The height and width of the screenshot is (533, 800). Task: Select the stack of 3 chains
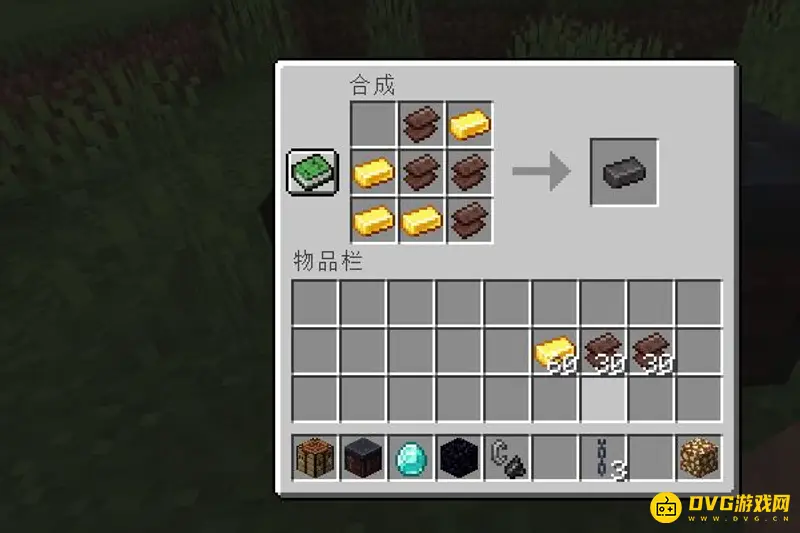603,457
